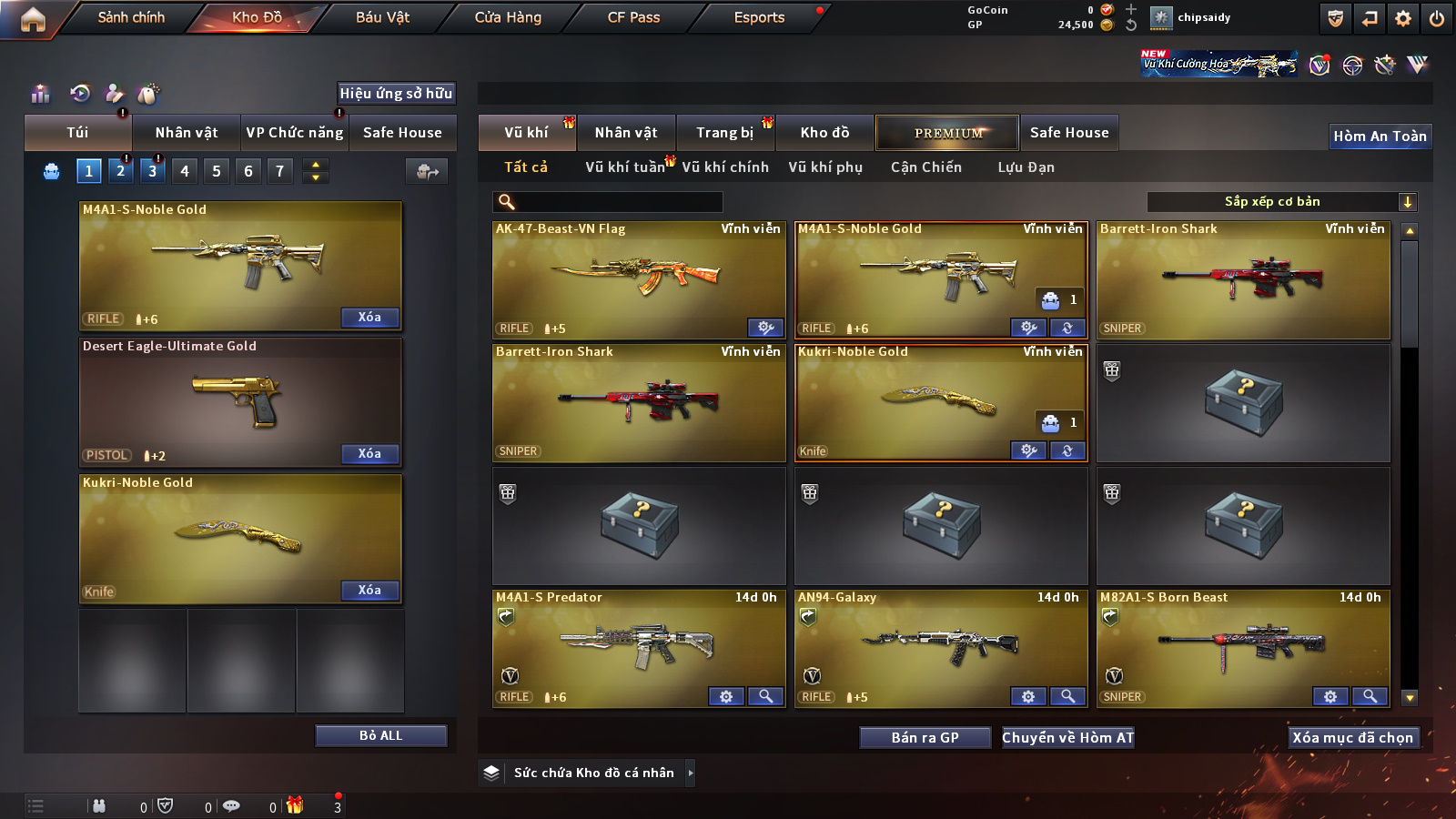The width and height of the screenshot is (1456, 819).
Task: Delete selection with Xóa mục đã chọn
Action: (1352, 738)
